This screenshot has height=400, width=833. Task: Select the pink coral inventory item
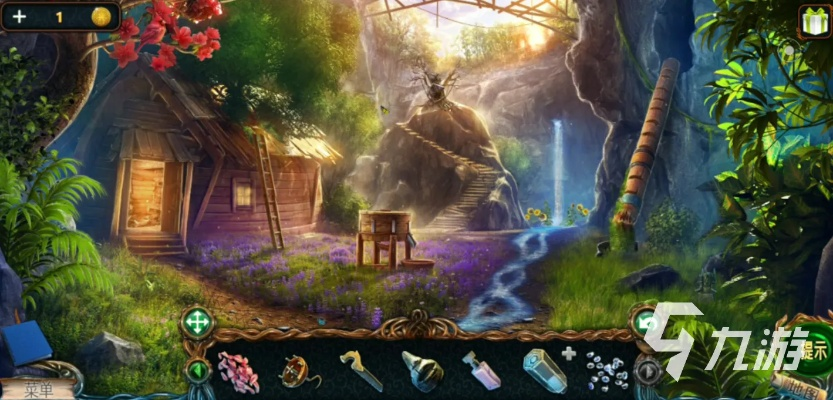[238, 372]
